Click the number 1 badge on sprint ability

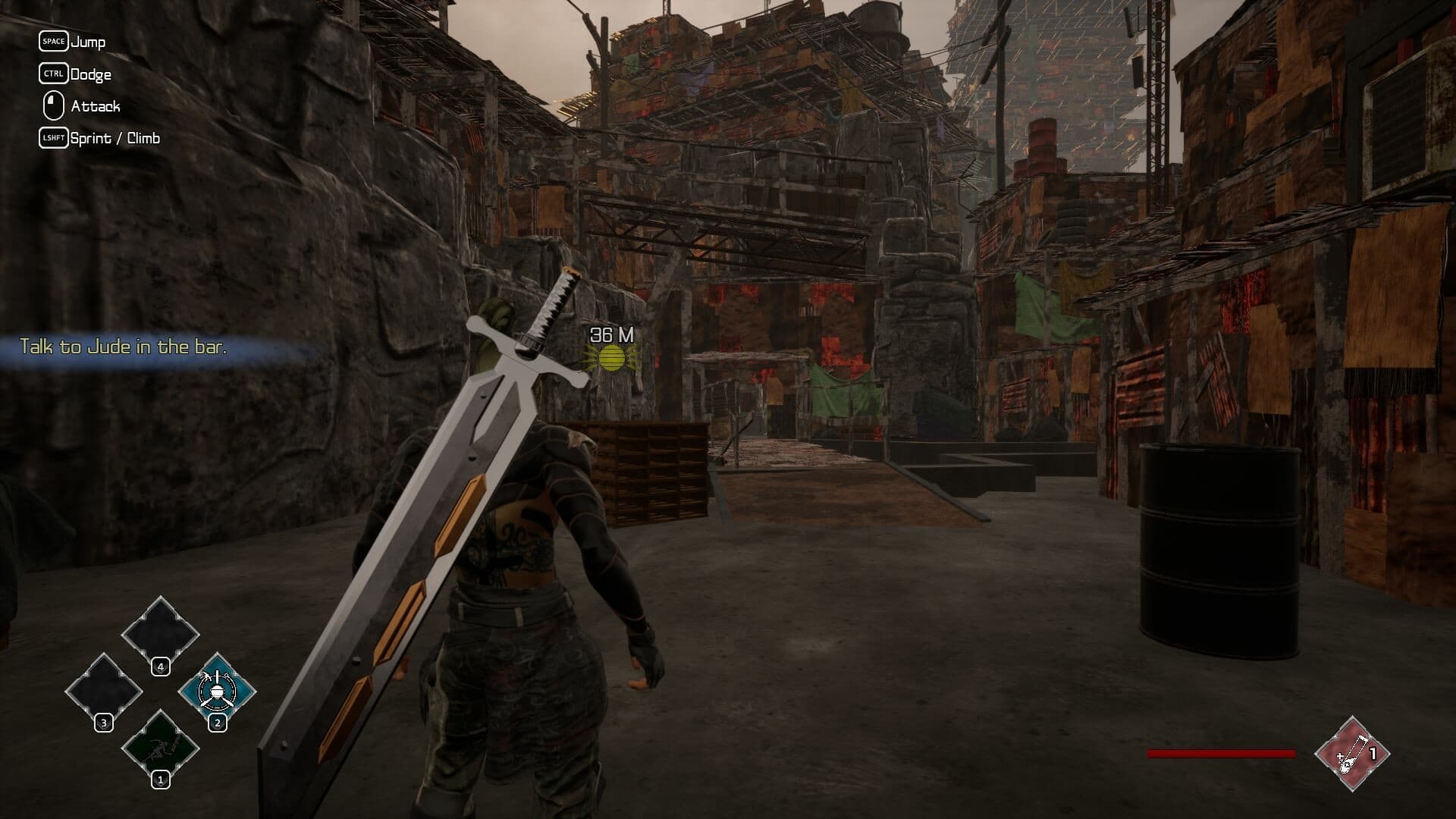pos(160,778)
